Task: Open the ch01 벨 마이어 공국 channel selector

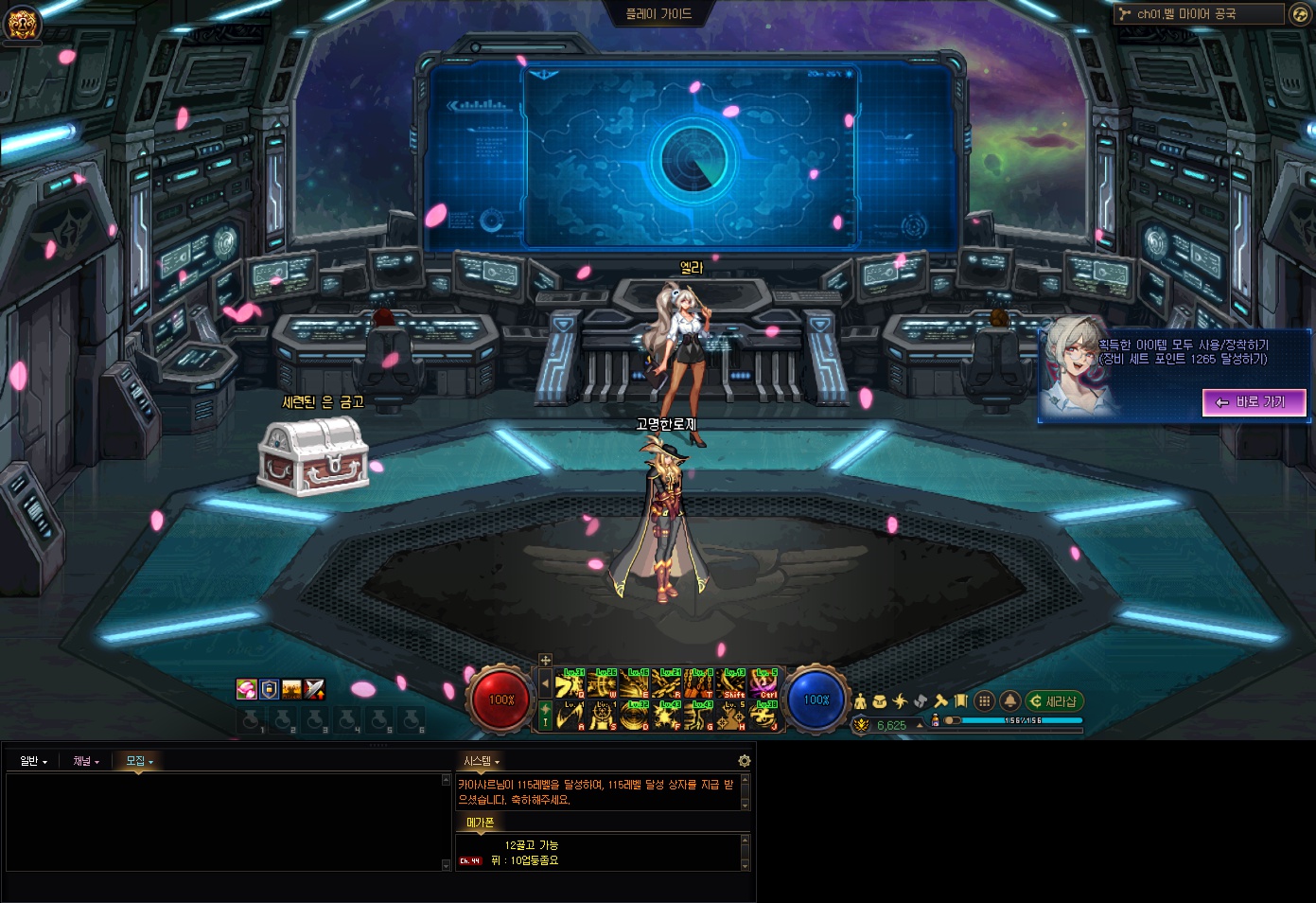Action: pos(1198,14)
